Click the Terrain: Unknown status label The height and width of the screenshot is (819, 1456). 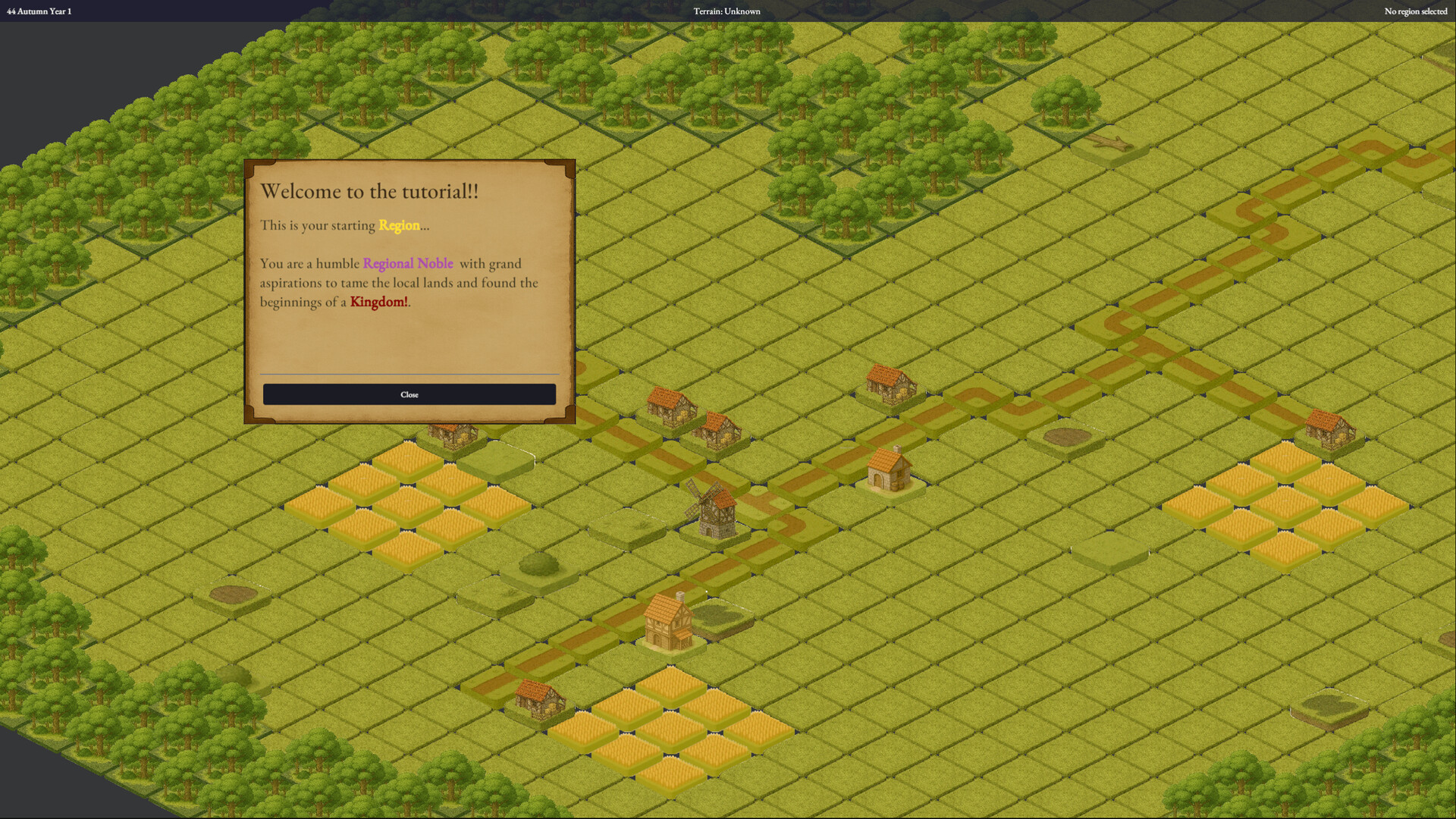726,11
